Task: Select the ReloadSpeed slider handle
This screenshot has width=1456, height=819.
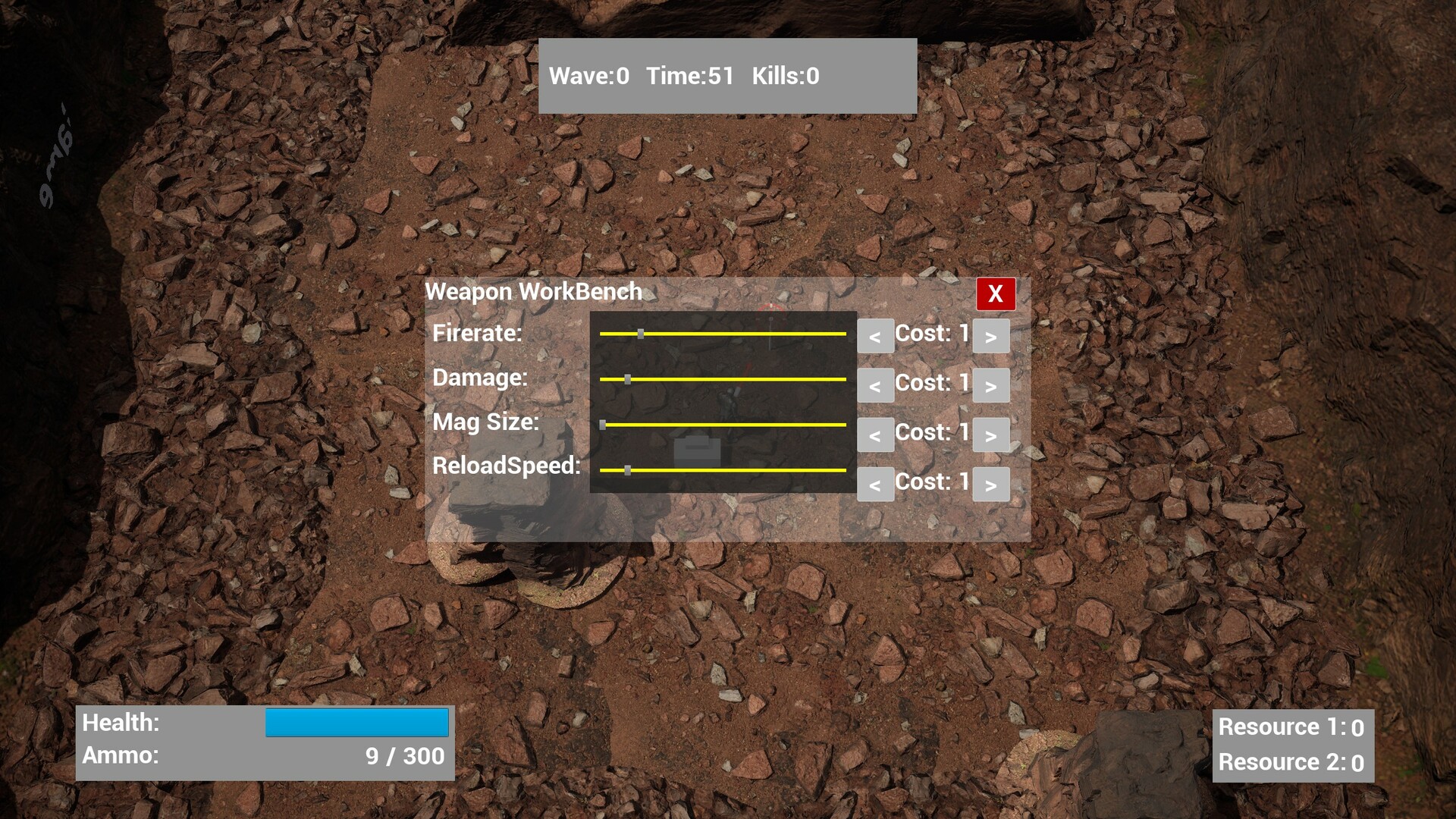Action: tap(629, 471)
